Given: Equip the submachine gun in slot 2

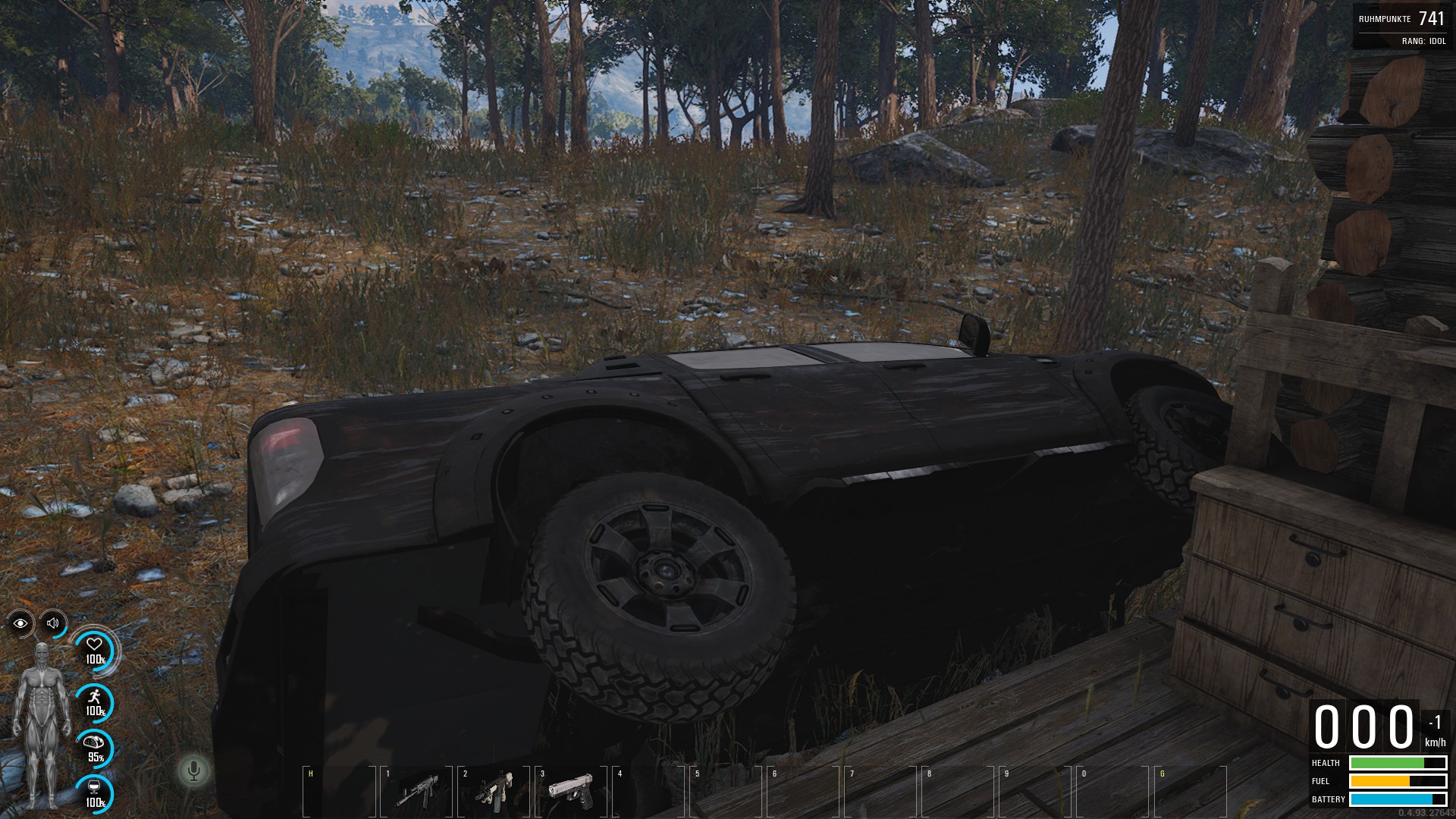Looking at the screenshot, I should tap(494, 791).
